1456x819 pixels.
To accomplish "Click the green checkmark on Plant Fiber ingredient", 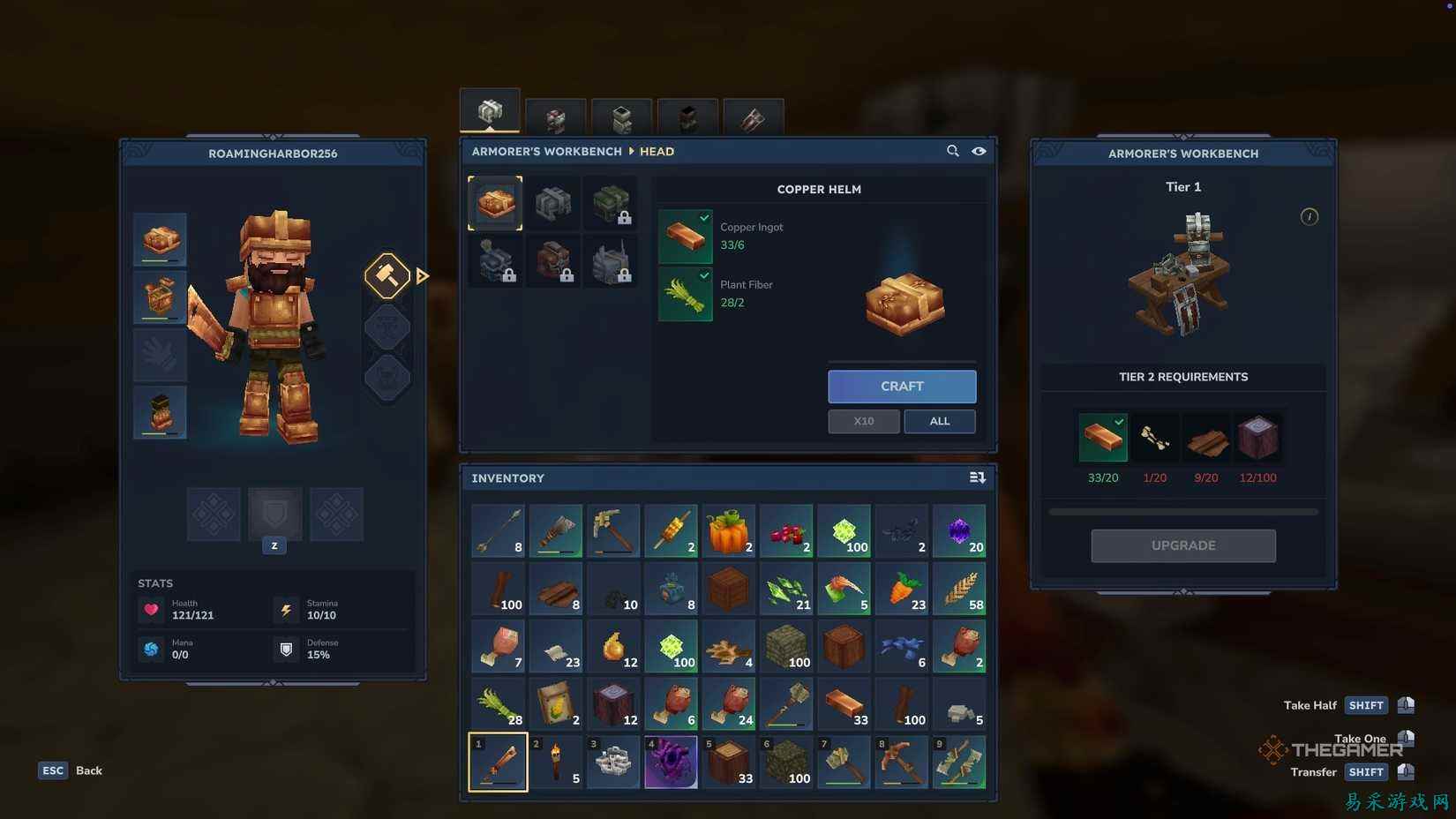I will point(703,275).
